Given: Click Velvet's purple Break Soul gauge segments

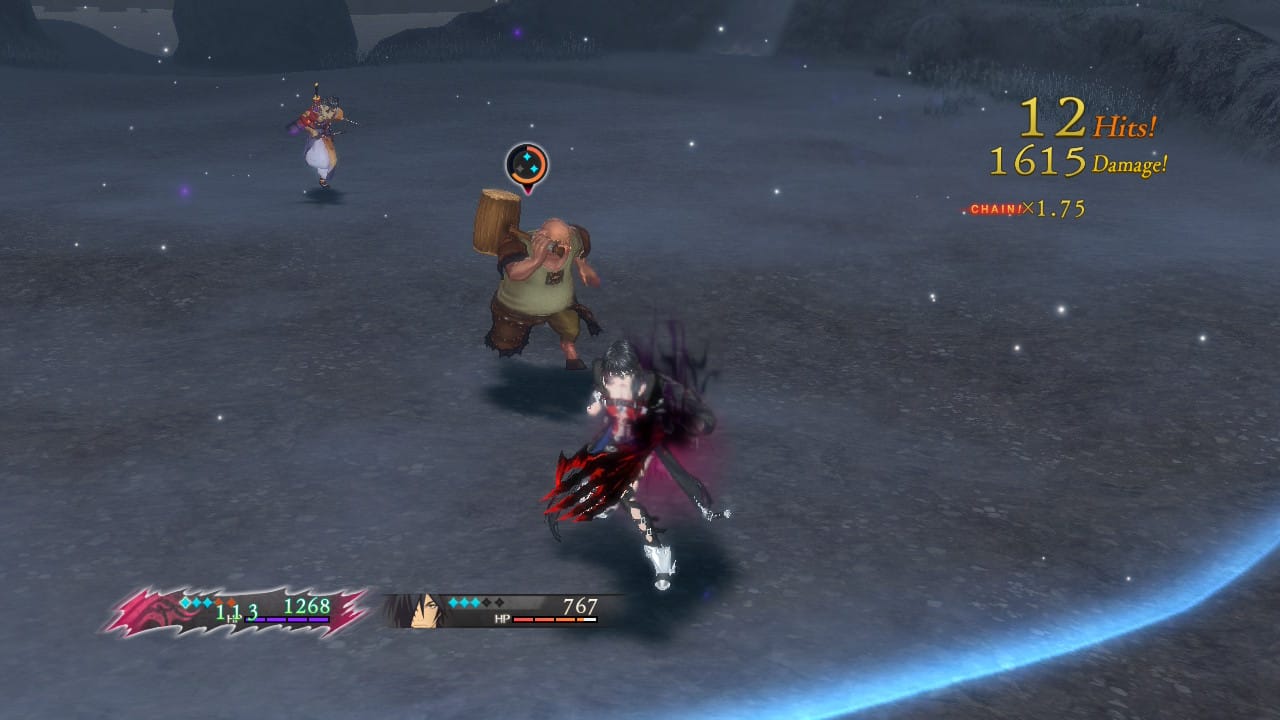Looking at the screenshot, I should coord(286,620).
